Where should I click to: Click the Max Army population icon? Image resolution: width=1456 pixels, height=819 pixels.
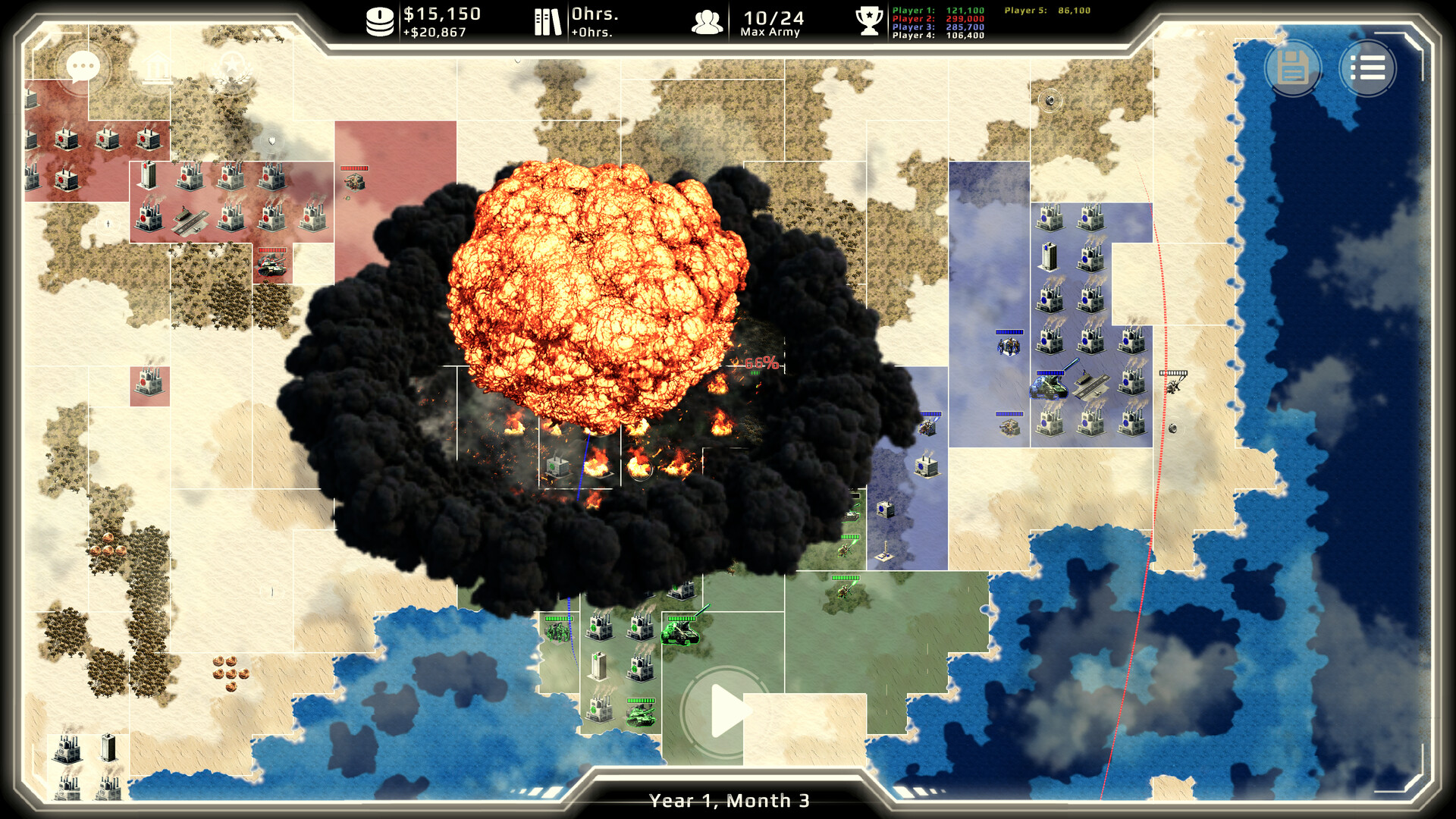pyautogui.click(x=708, y=21)
